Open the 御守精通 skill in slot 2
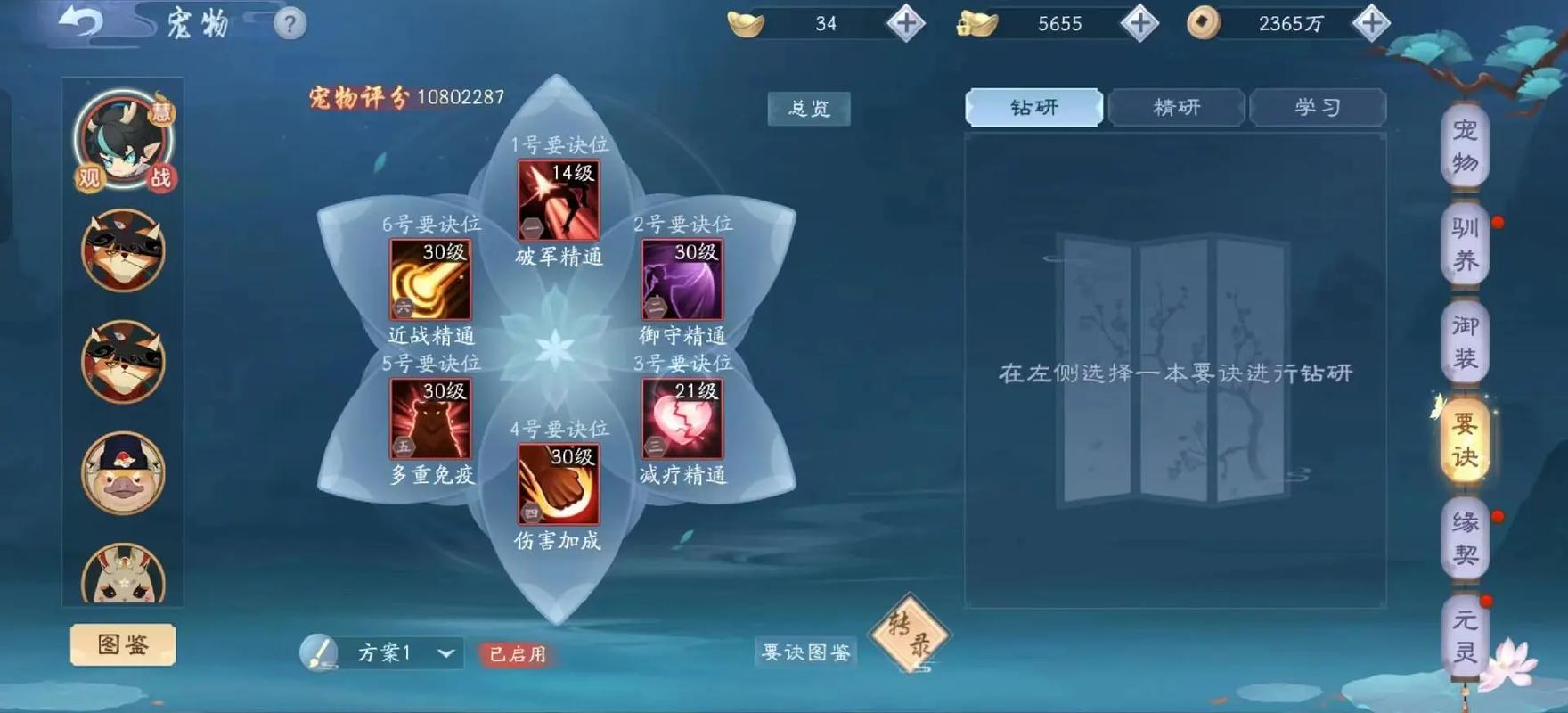The image size is (1568, 713). pyautogui.click(x=683, y=281)
